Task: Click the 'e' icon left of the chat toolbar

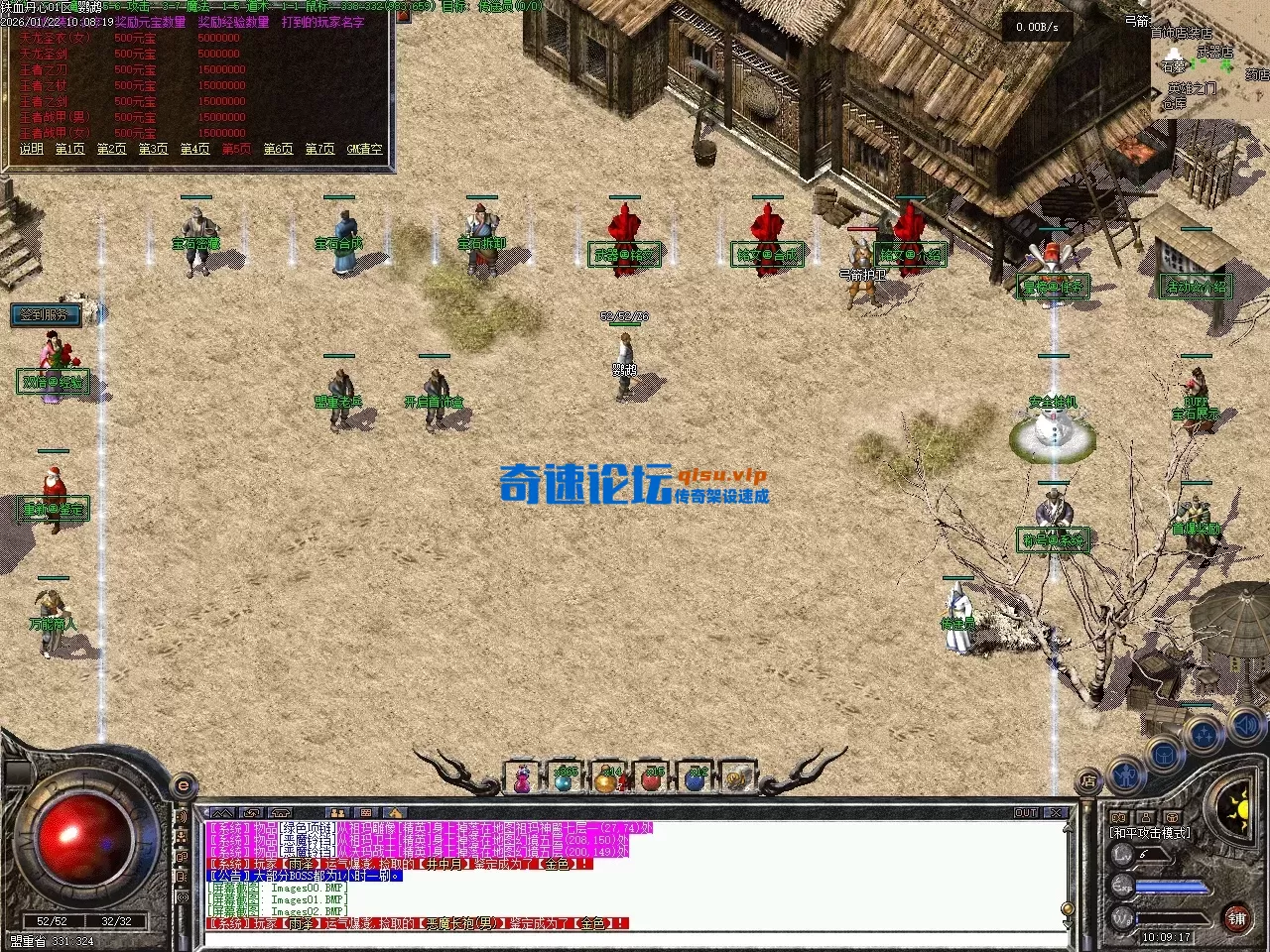Action: pyautogui.click(x=182, y=786)
